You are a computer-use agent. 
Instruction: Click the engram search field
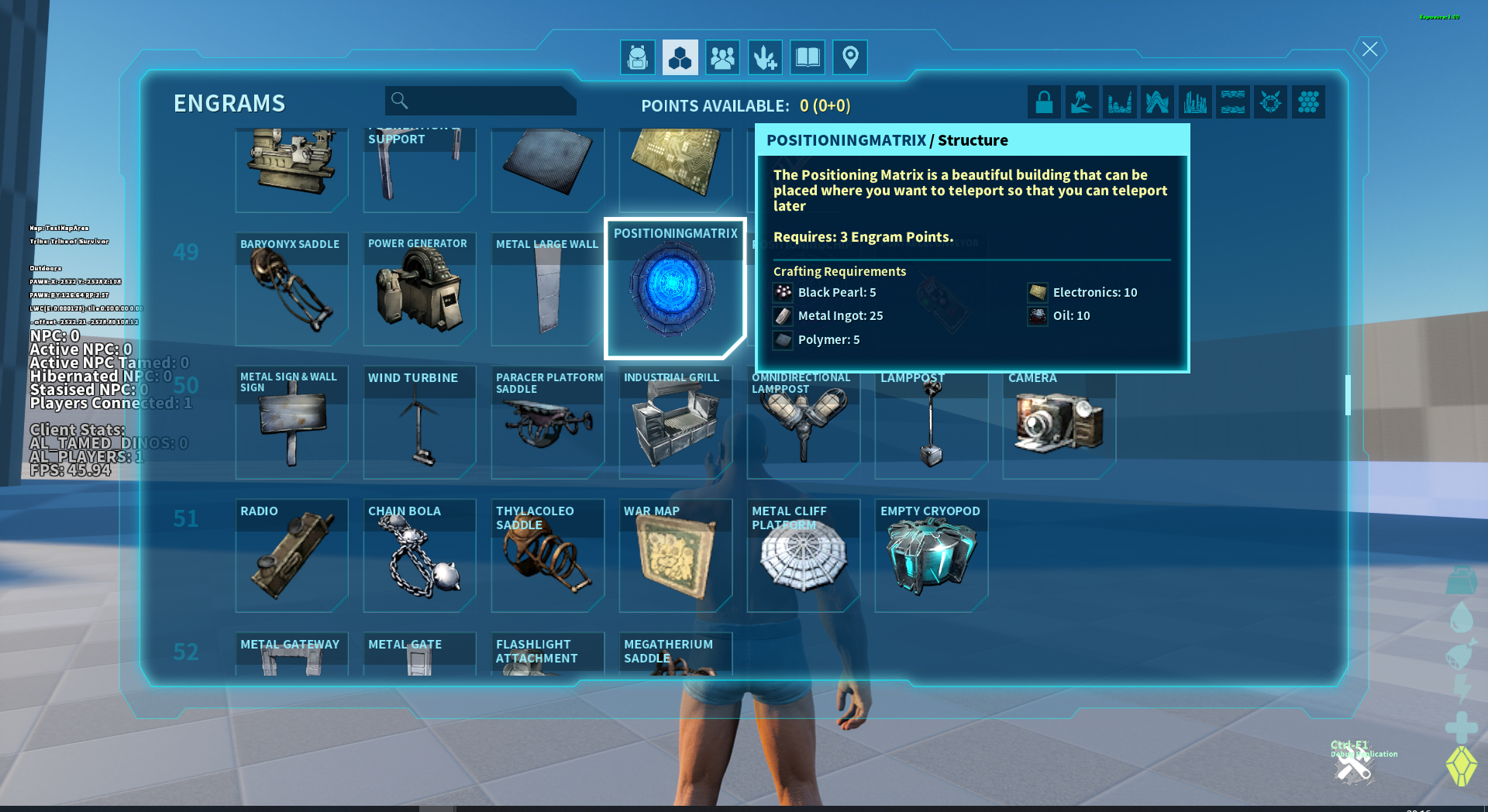tap(488, 101)
